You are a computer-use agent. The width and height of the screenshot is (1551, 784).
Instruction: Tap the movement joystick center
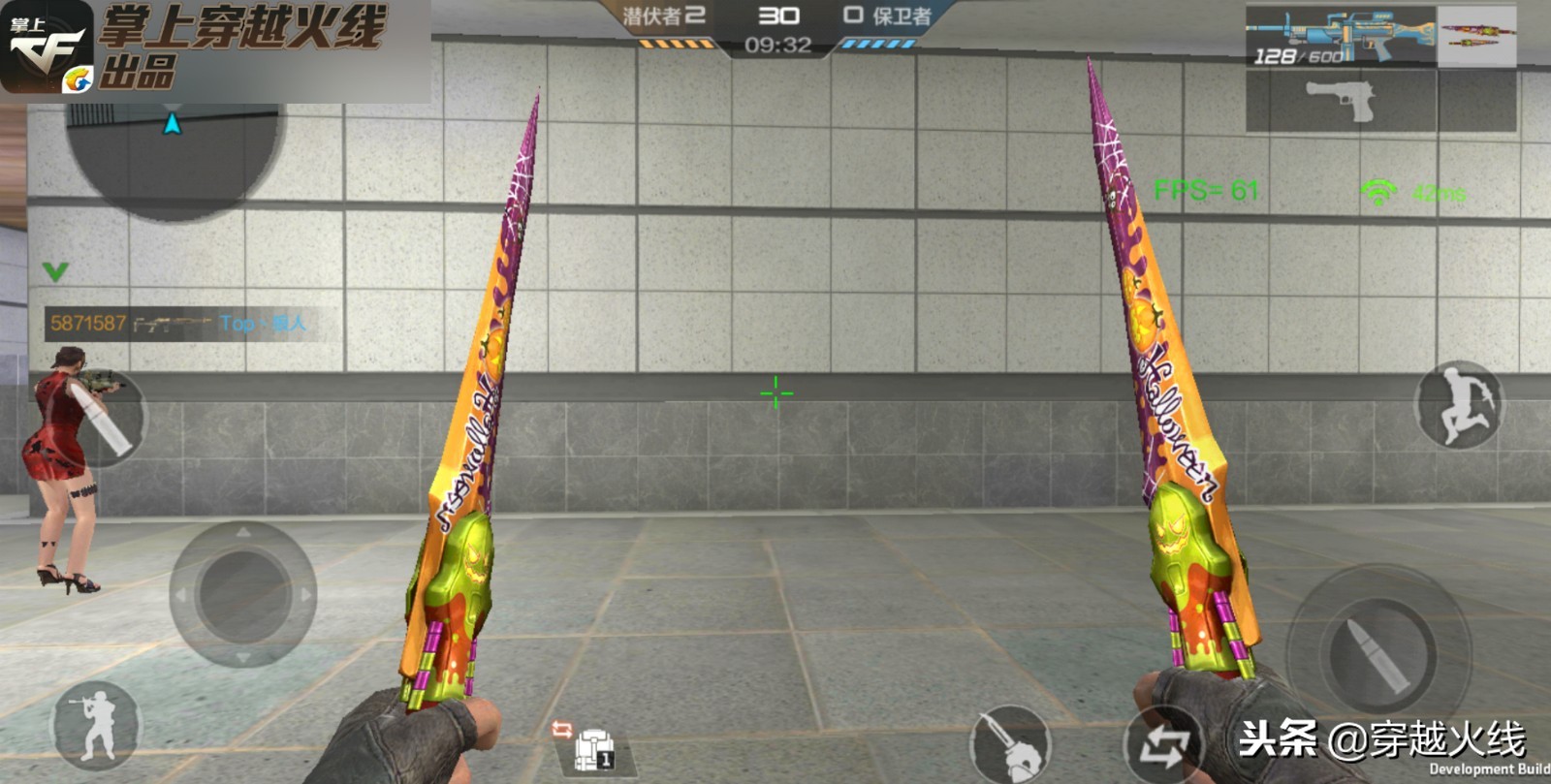(x=242, y=594)
